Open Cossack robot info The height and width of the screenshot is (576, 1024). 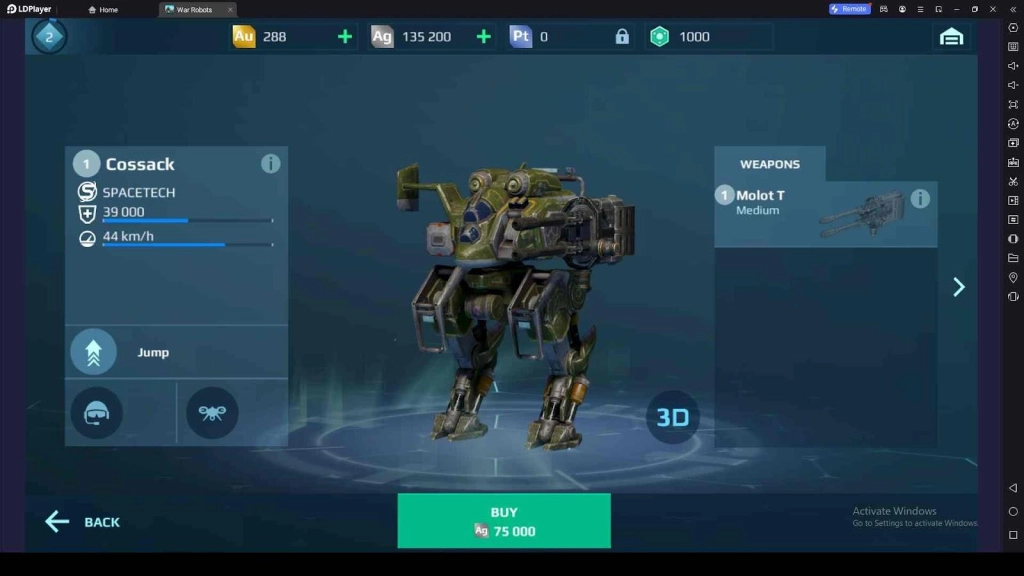tap(270, 164)
